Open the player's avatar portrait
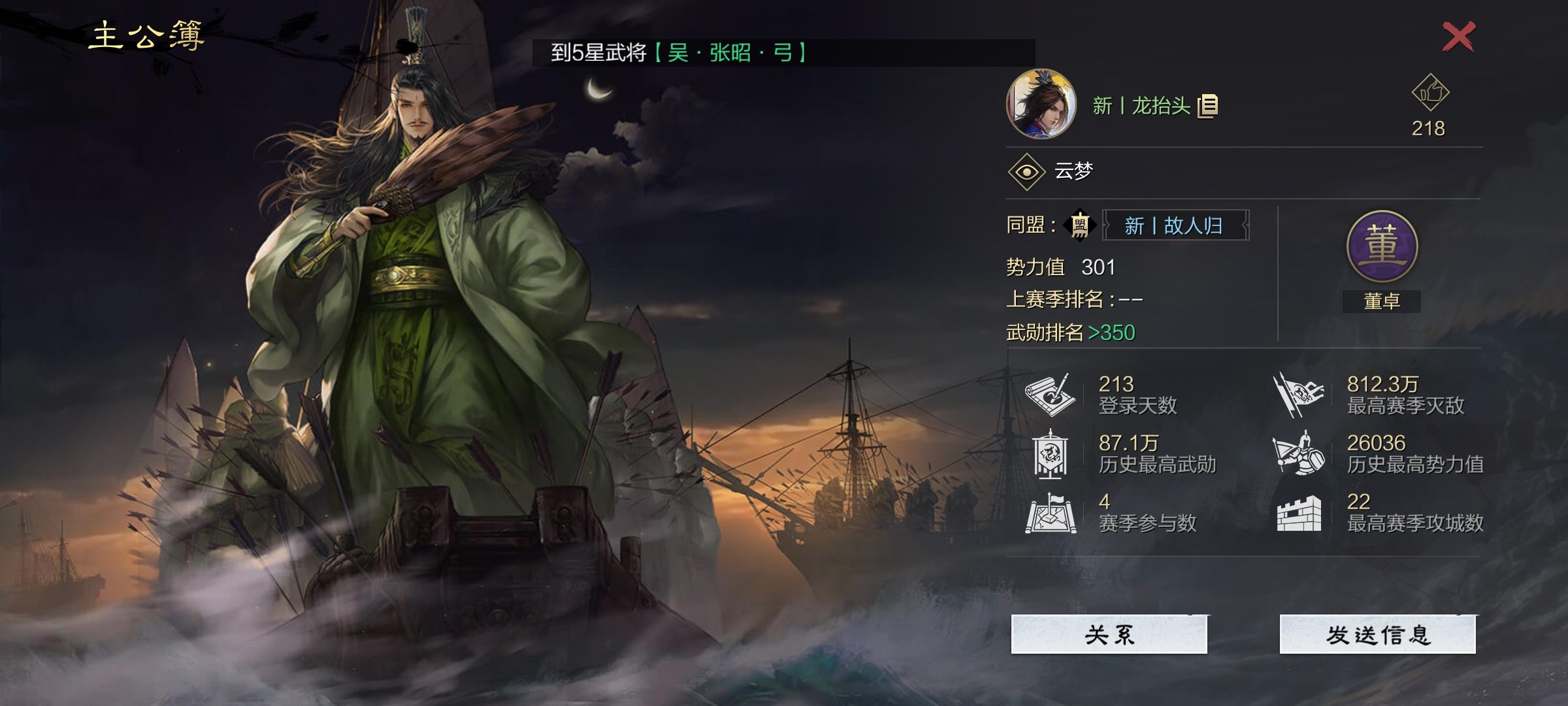The image size is (1568, 706). tap(1041, 105)
